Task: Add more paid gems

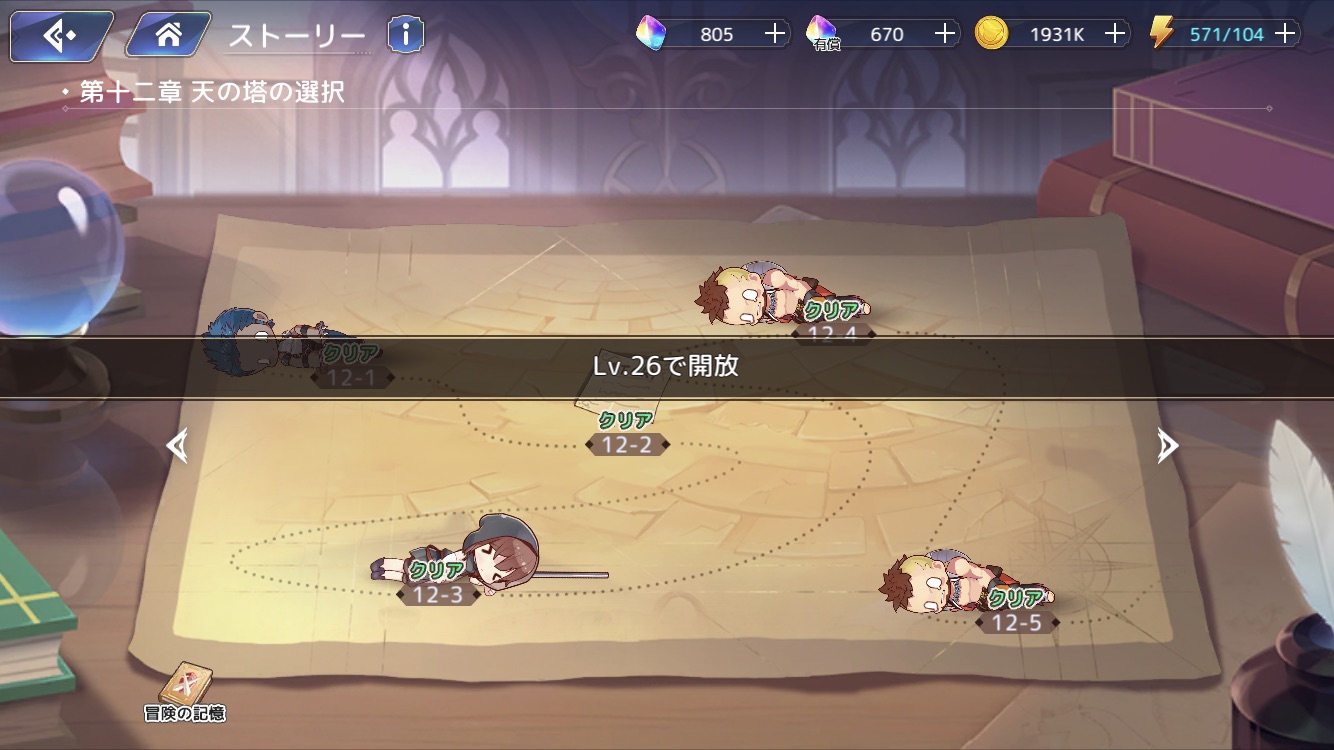Action: tap(945, 34)
